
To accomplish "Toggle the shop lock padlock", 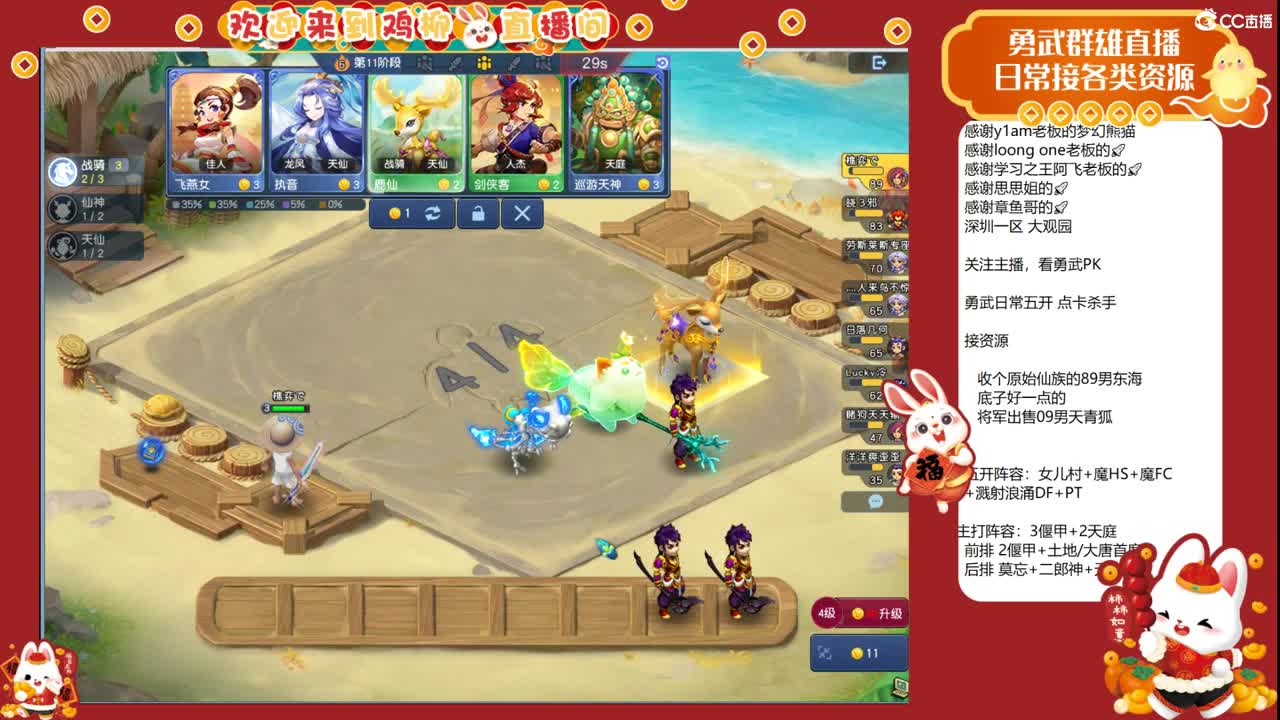I will point(479,212).
